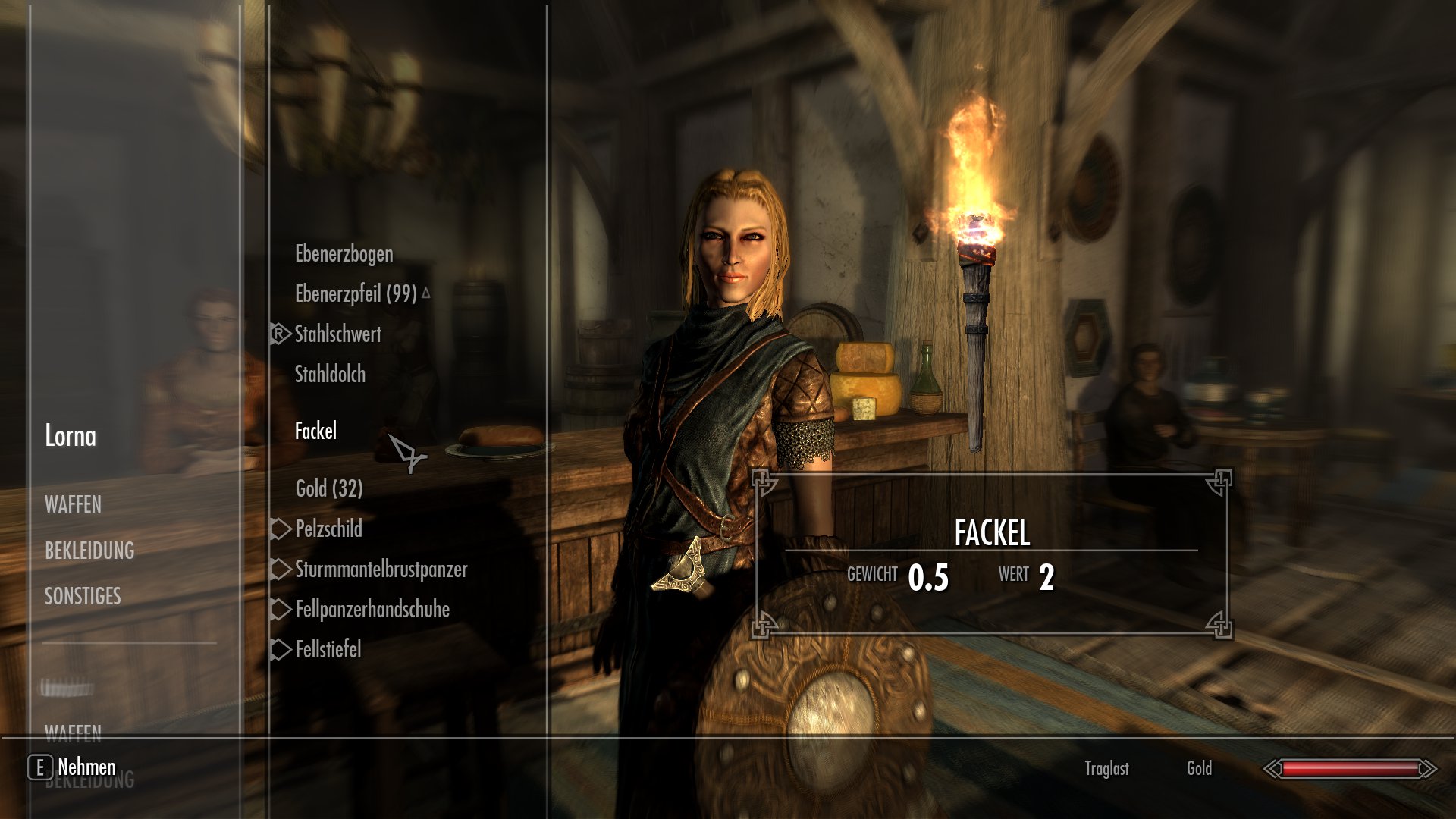
Task: Pick the Stahlschwert item
Action: 337,334
